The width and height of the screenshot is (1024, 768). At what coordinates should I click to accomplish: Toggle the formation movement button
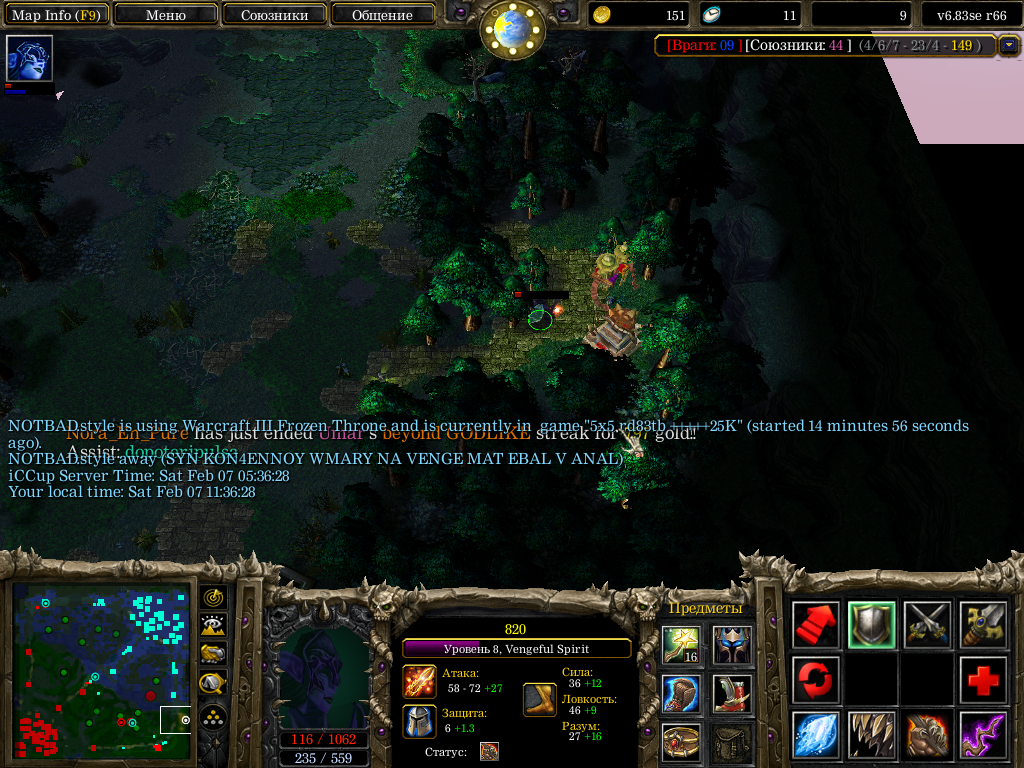pos(213,716)
